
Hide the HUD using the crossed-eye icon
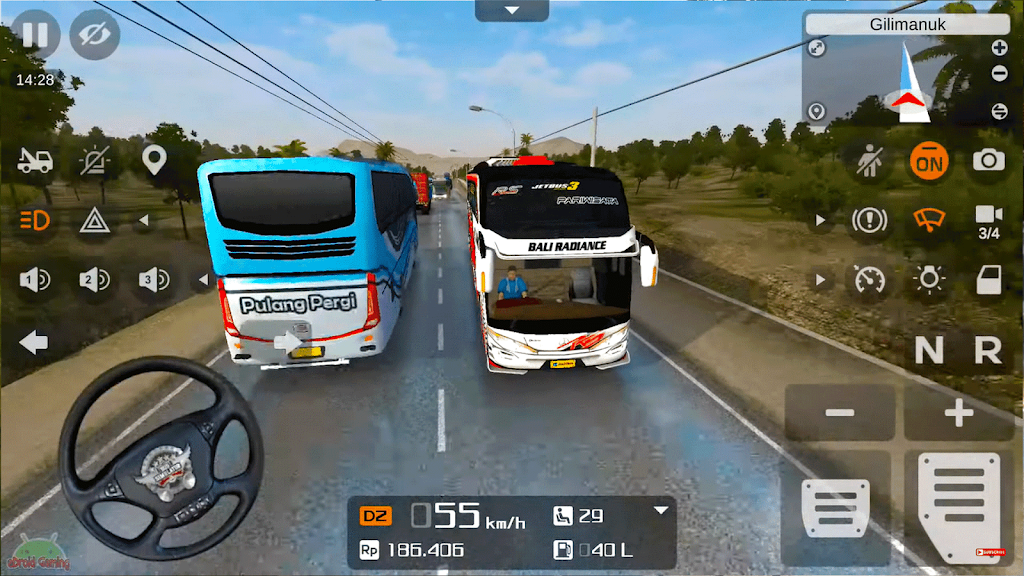coord(95,35)
